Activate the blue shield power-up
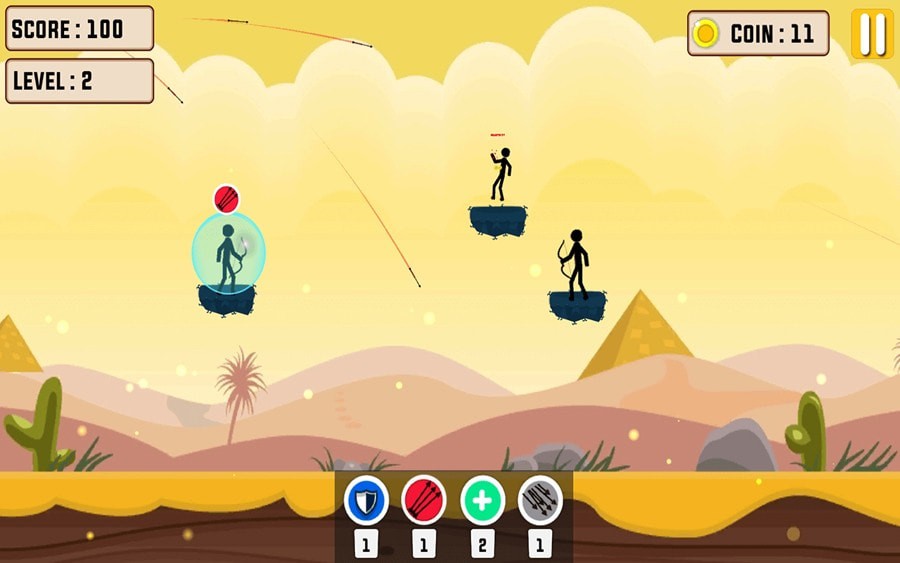Viewport: 900px width, 563px height. [x=366, y=500]
